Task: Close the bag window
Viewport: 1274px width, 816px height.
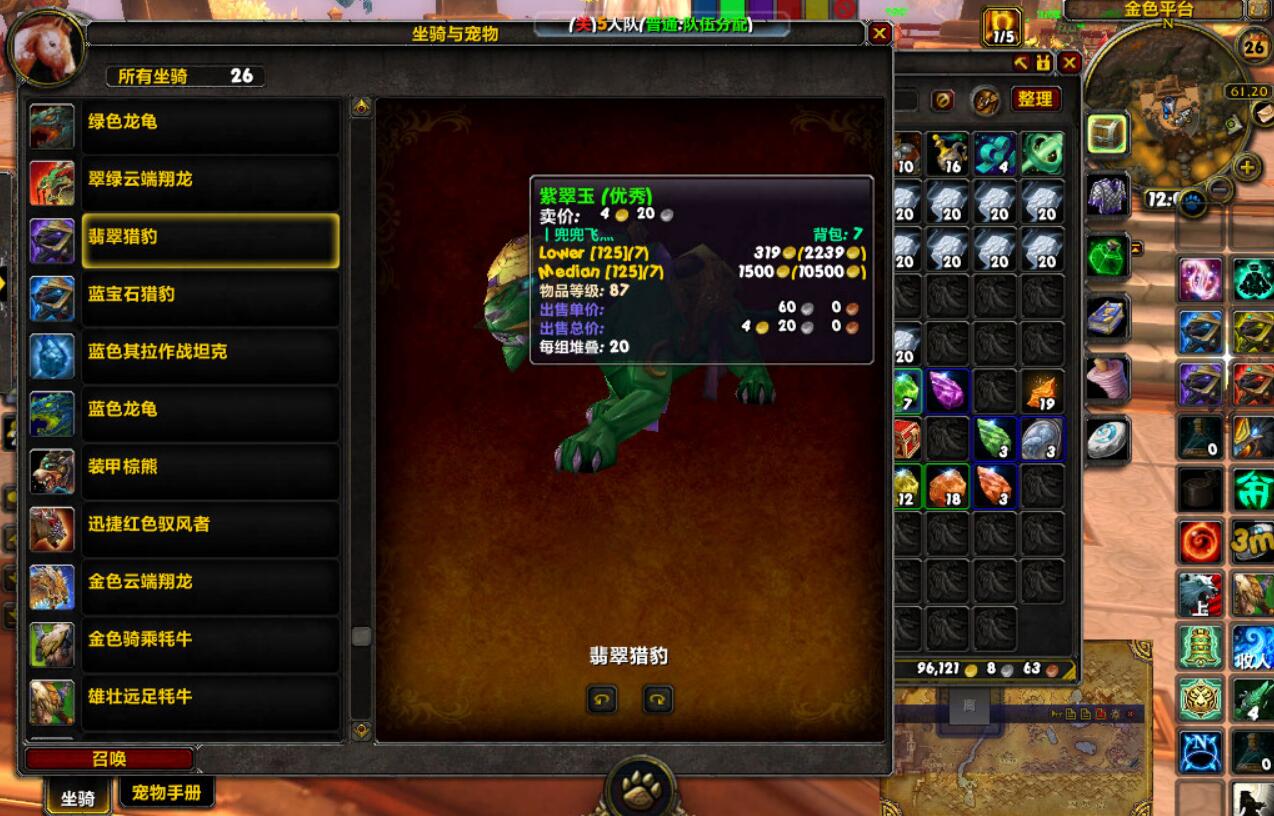Action: (x=1069, y=63)
